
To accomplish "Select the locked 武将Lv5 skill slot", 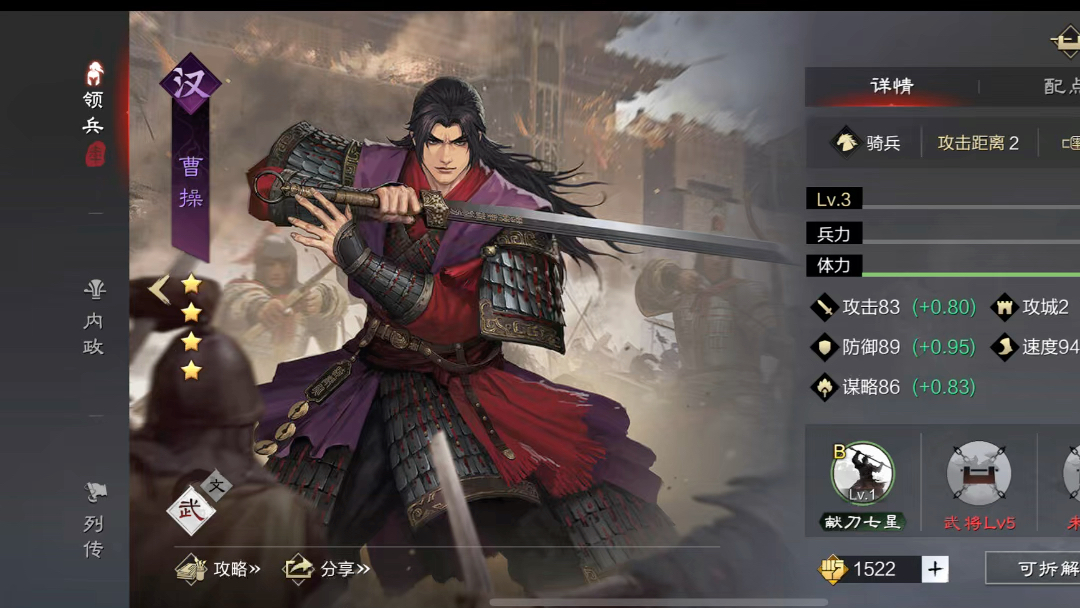I will point(978,474).
